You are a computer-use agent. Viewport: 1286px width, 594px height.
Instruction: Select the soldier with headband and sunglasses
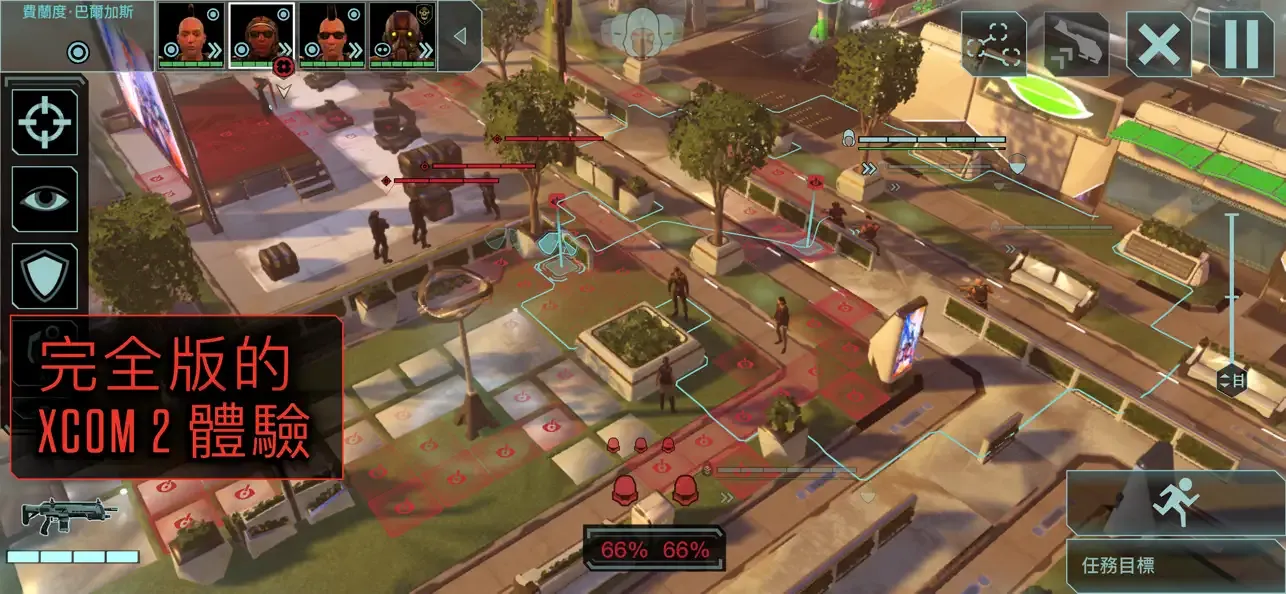coord(261,36)
